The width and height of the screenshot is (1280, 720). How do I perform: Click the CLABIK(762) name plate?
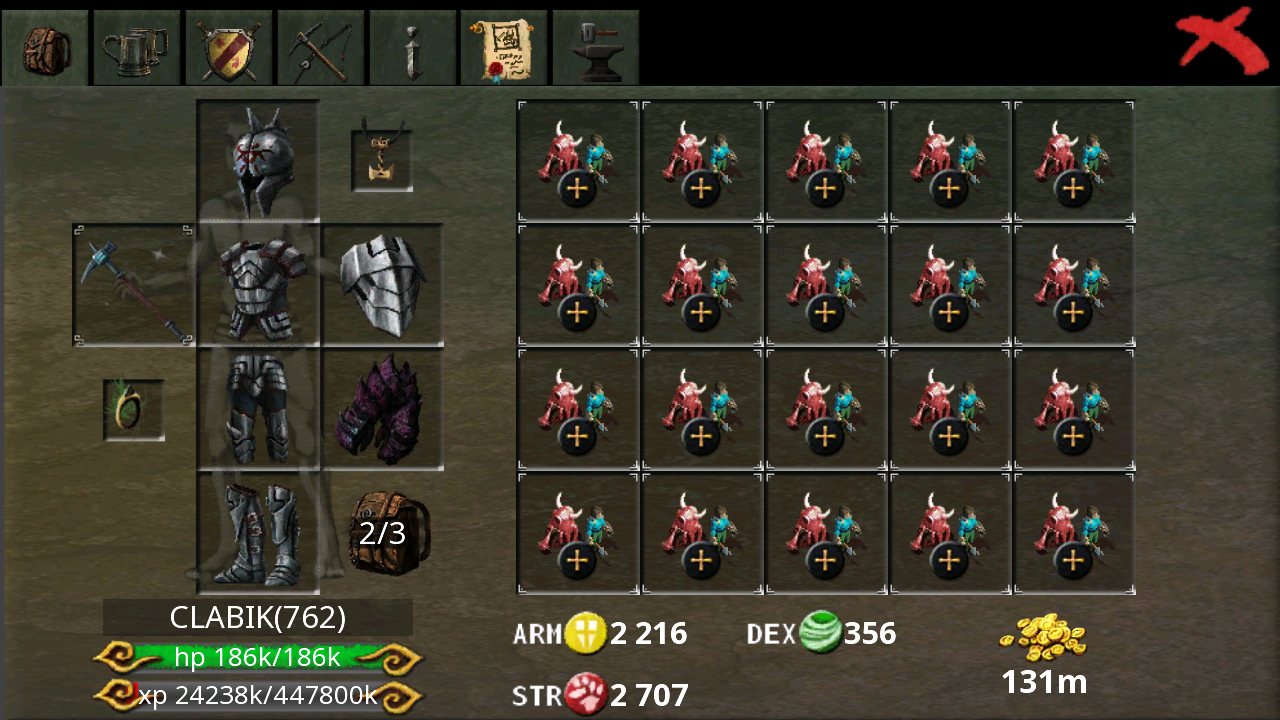click(x=257, y=617)
